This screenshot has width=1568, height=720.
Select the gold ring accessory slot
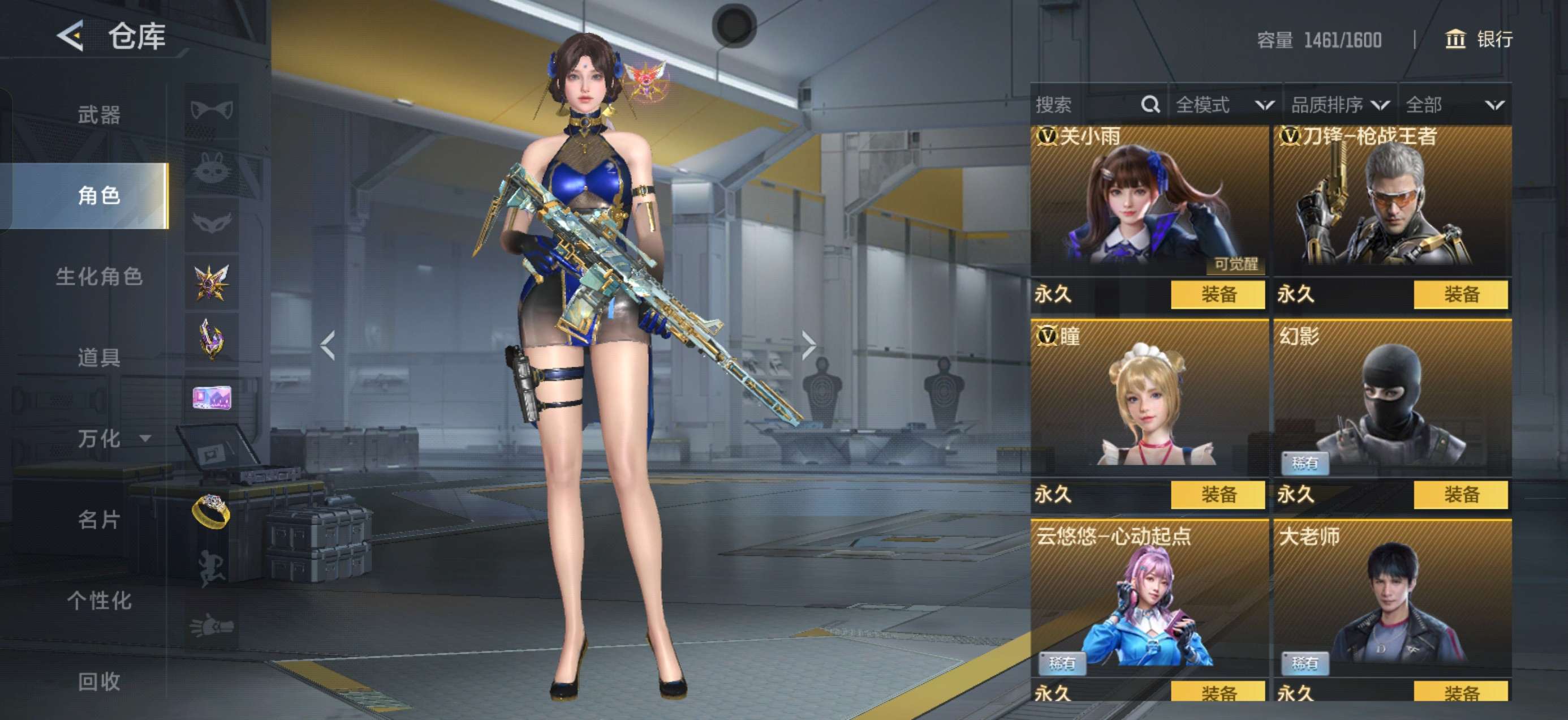pyautogui.click(x=210, y=510)
